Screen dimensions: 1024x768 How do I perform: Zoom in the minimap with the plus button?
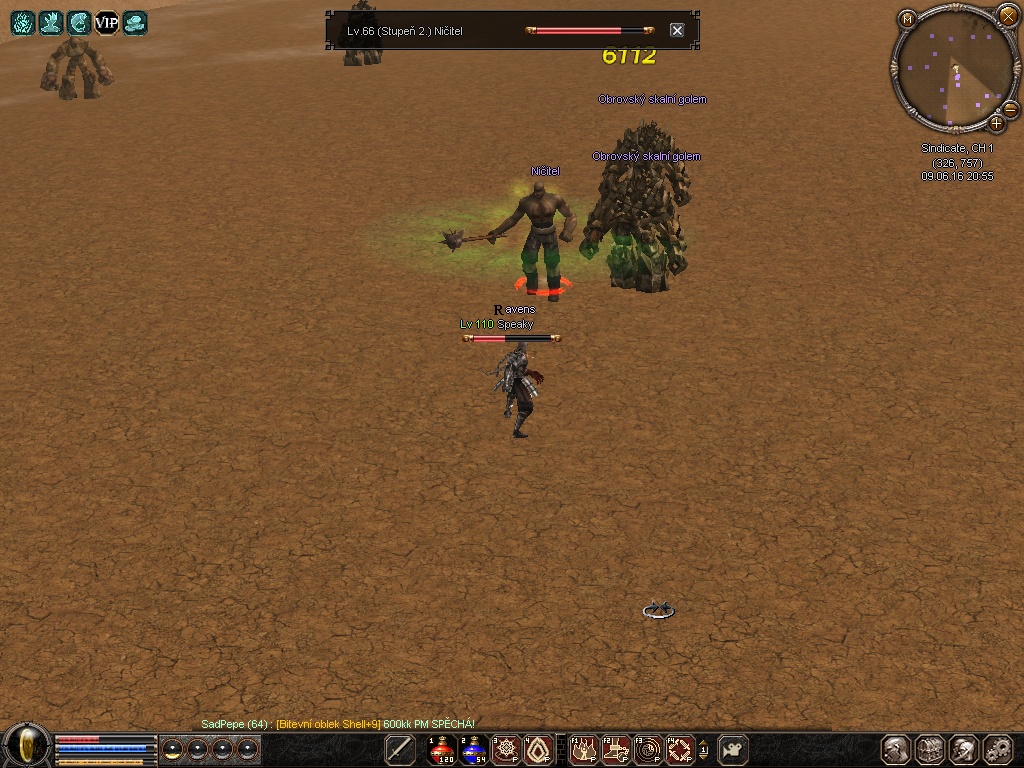click(x=996, y=124)
